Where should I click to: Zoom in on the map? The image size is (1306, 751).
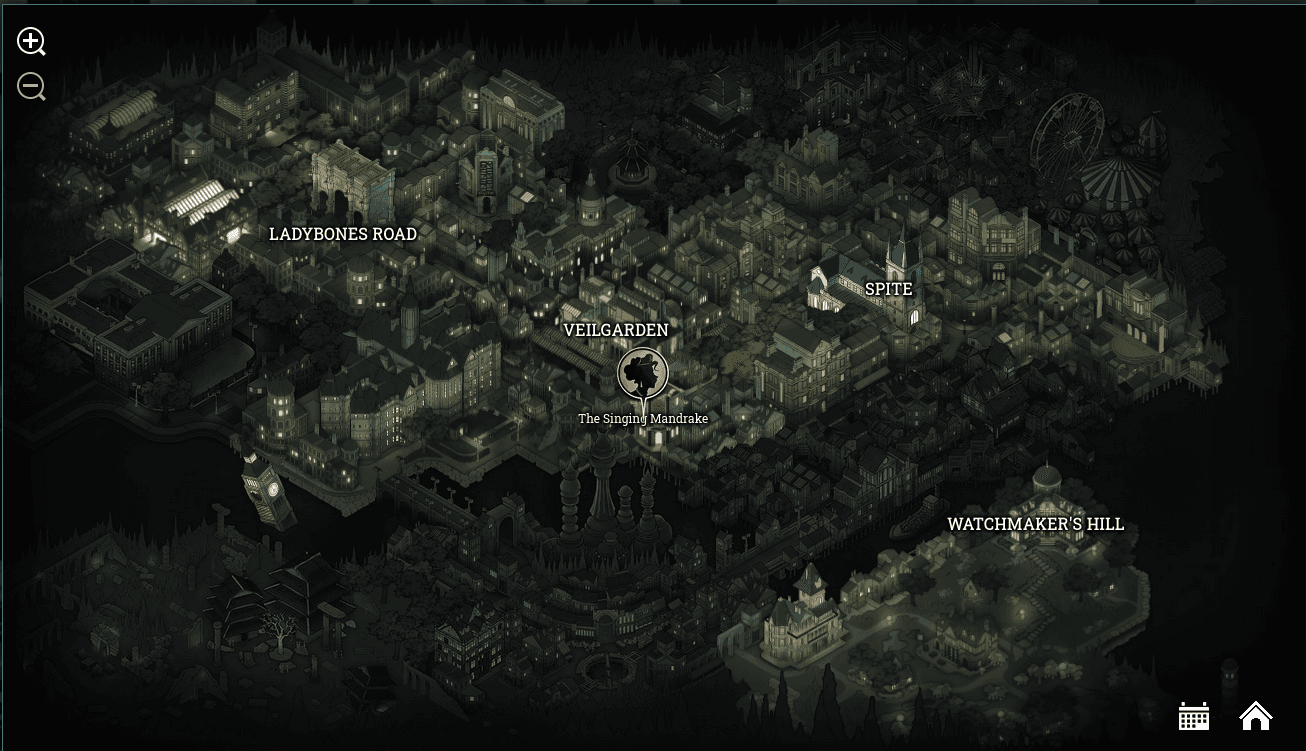tap(31, 41)
